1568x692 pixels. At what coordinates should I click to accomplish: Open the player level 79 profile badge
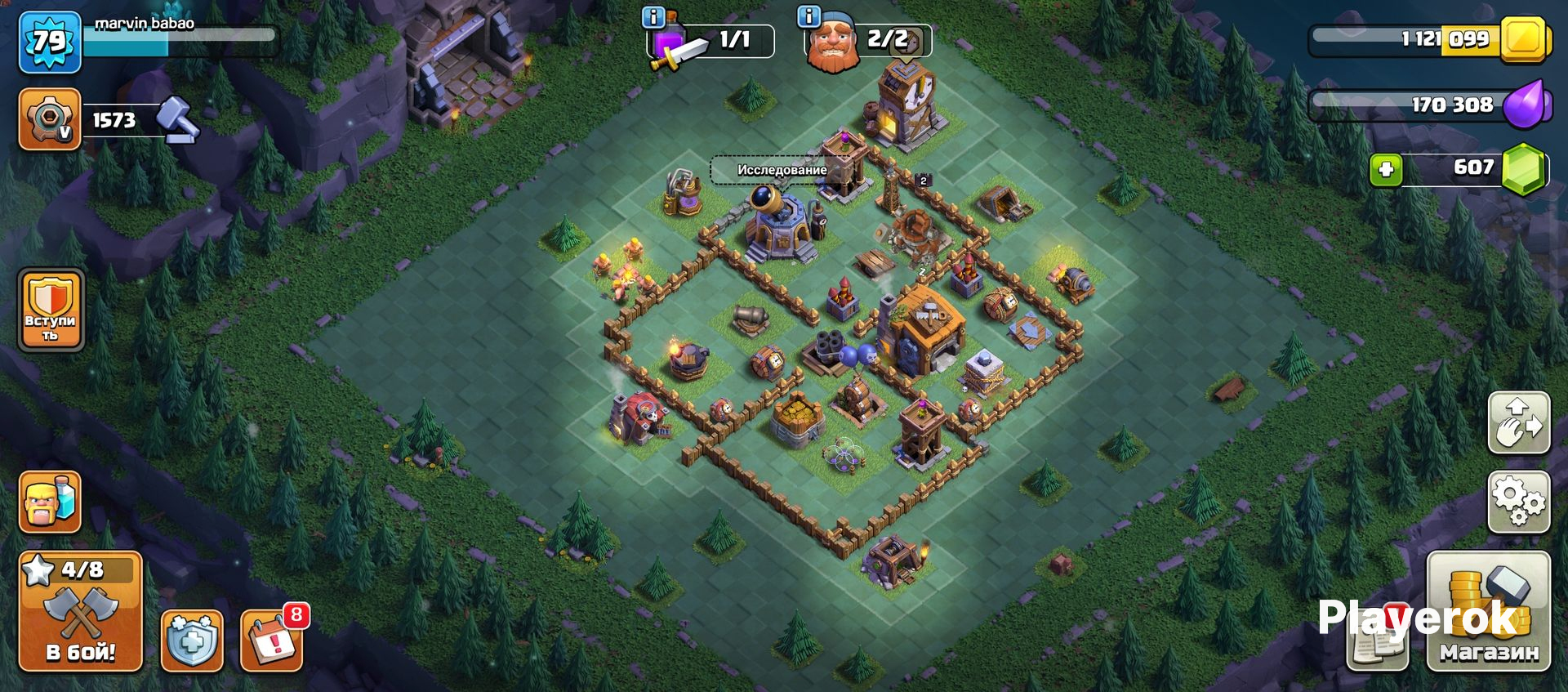coord(49,42)
